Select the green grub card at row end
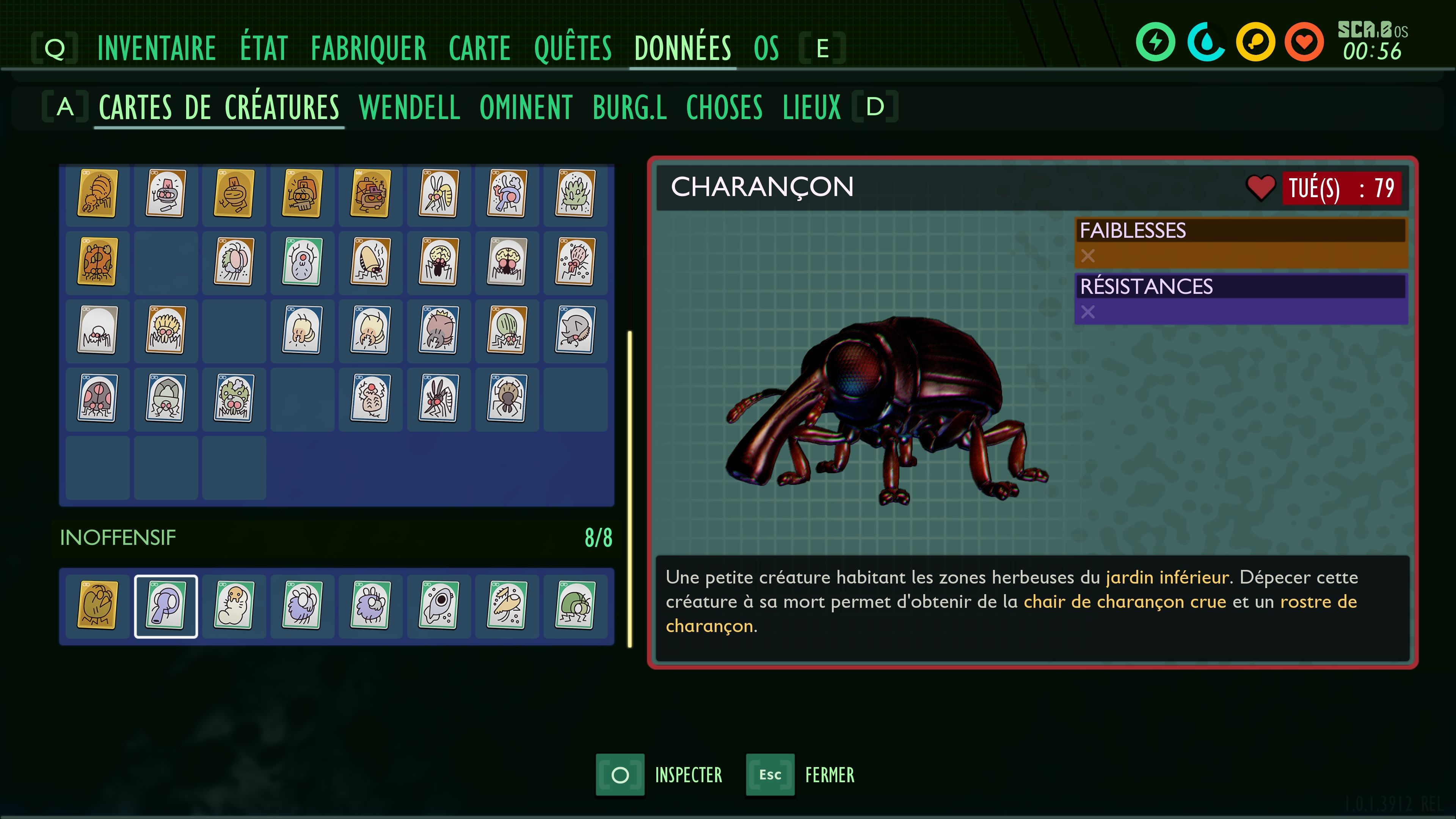1456x819 pixels. [576, 606]
